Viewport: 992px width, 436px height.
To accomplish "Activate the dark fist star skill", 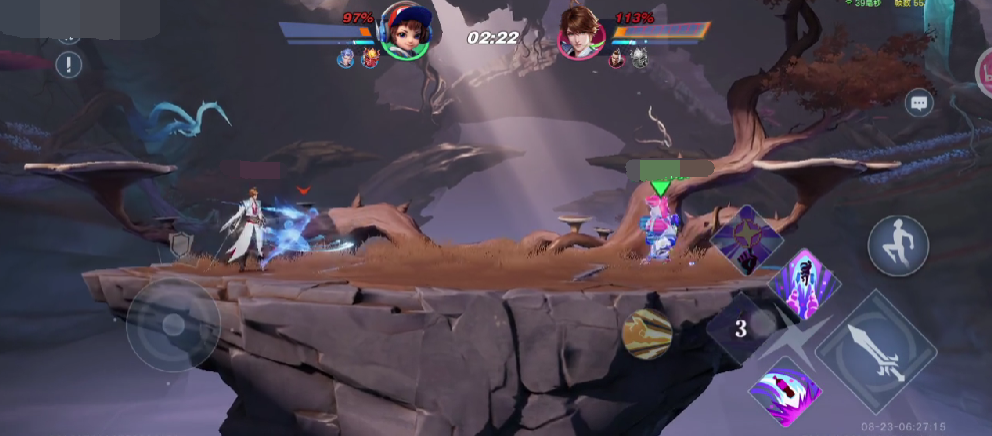I will tap(745, 240).
